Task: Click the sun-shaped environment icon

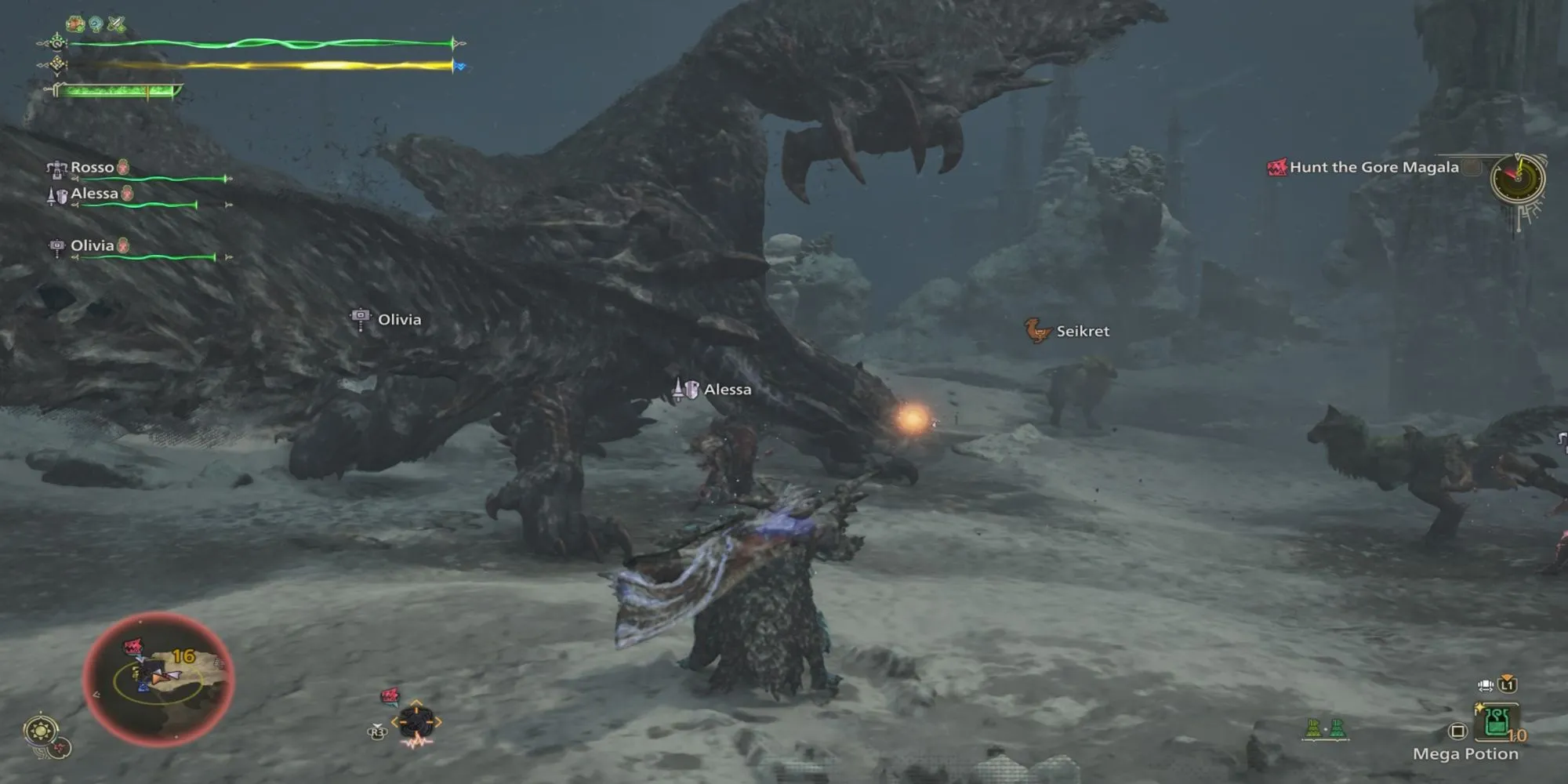Action: click(x=41, y=731)
